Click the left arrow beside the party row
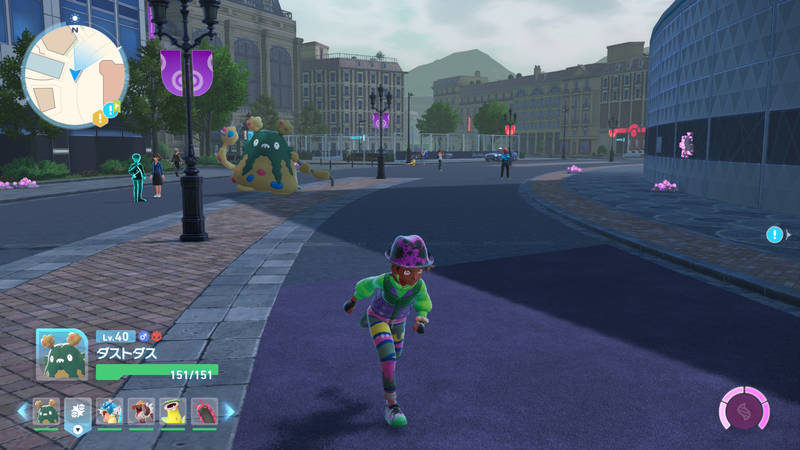This screenshot has height=450, width=800. (x=22, y=411)
